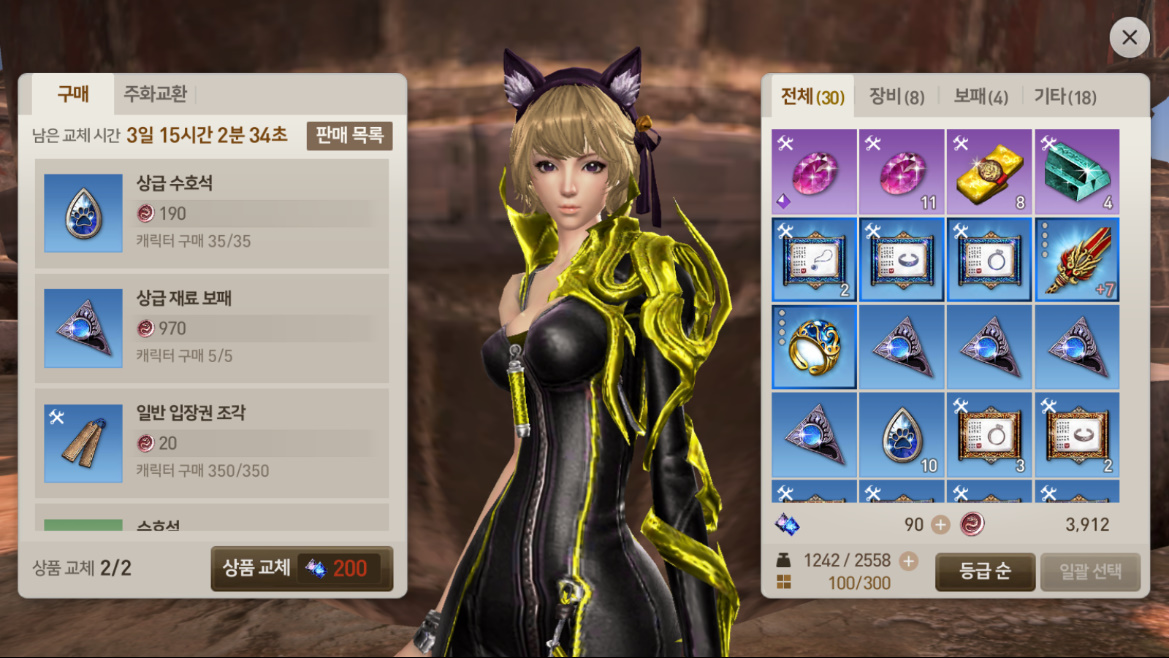
Task: Click the 일괄 선택 button
Action: click(1090, 572)
